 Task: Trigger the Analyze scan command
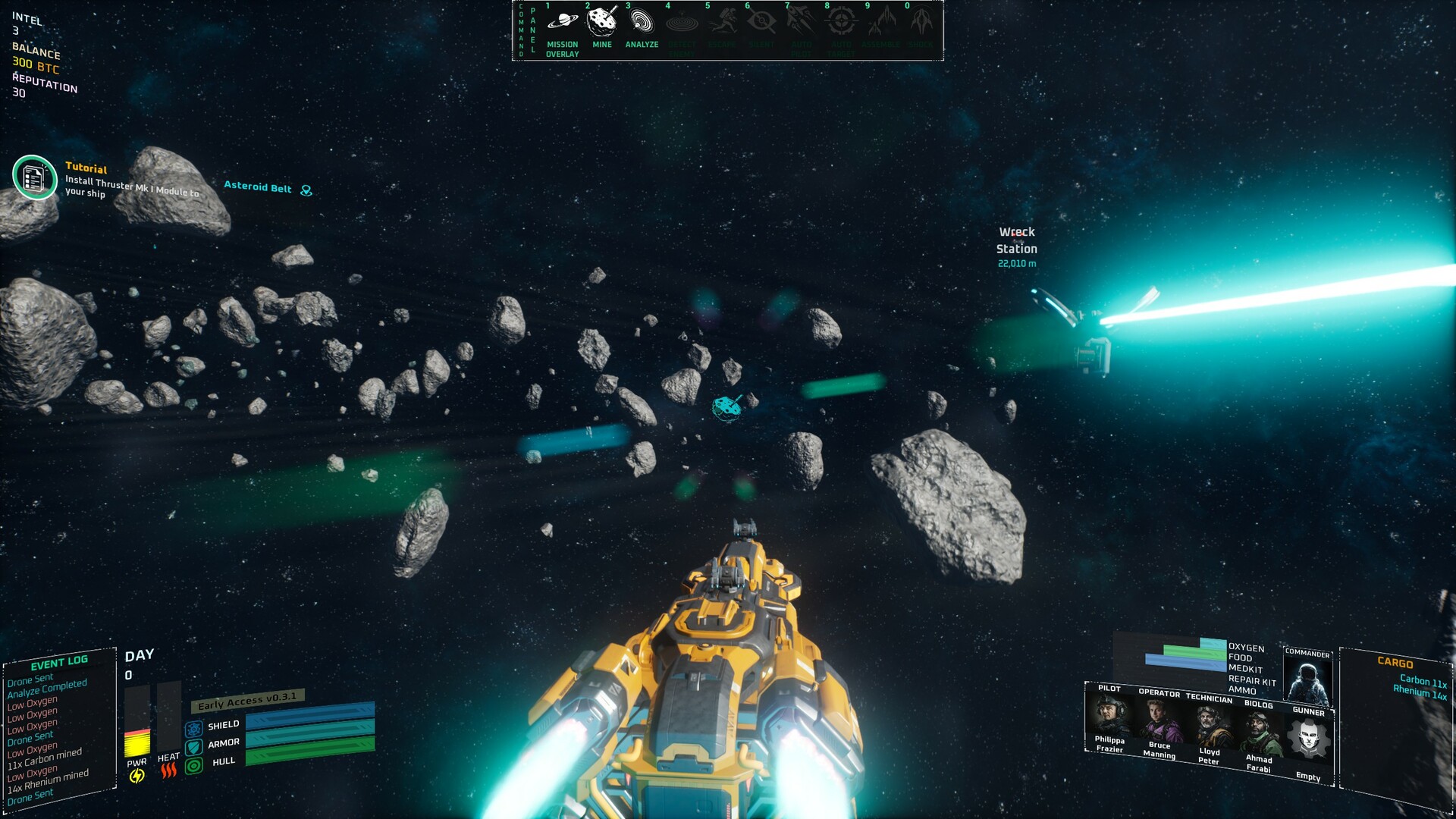click(642, 24)
